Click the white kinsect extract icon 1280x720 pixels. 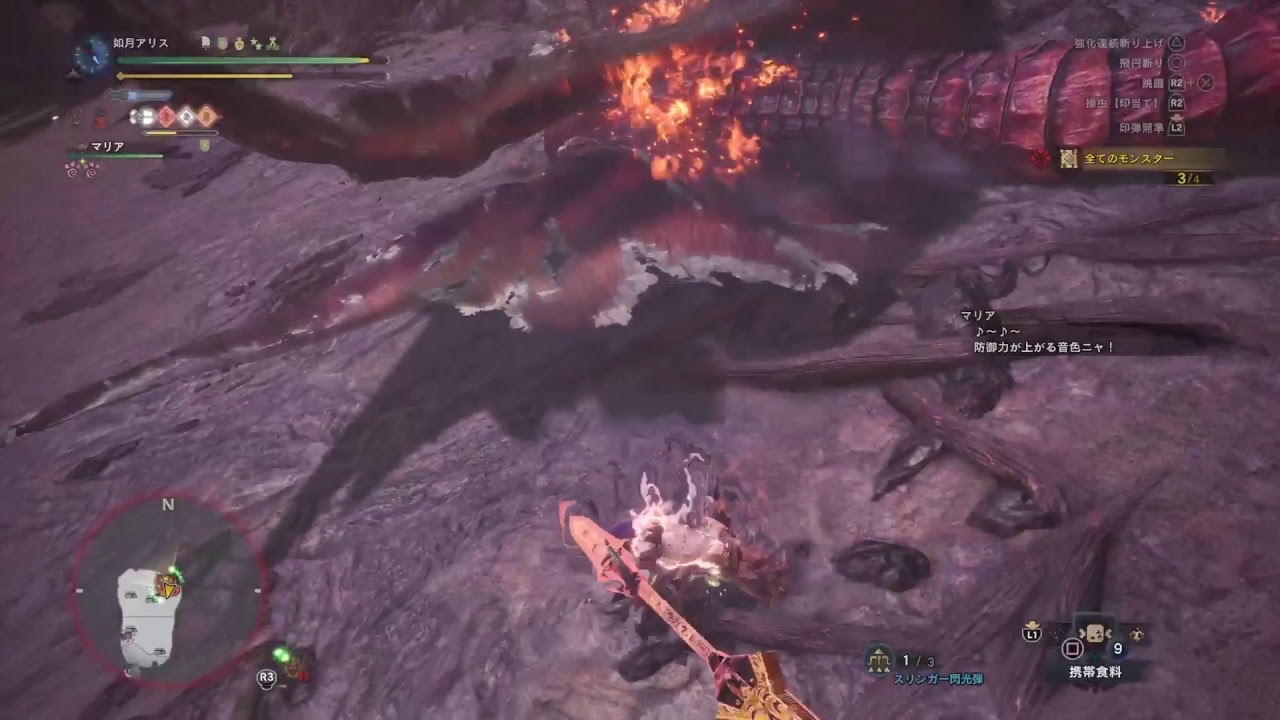click(x=186, y=114)
